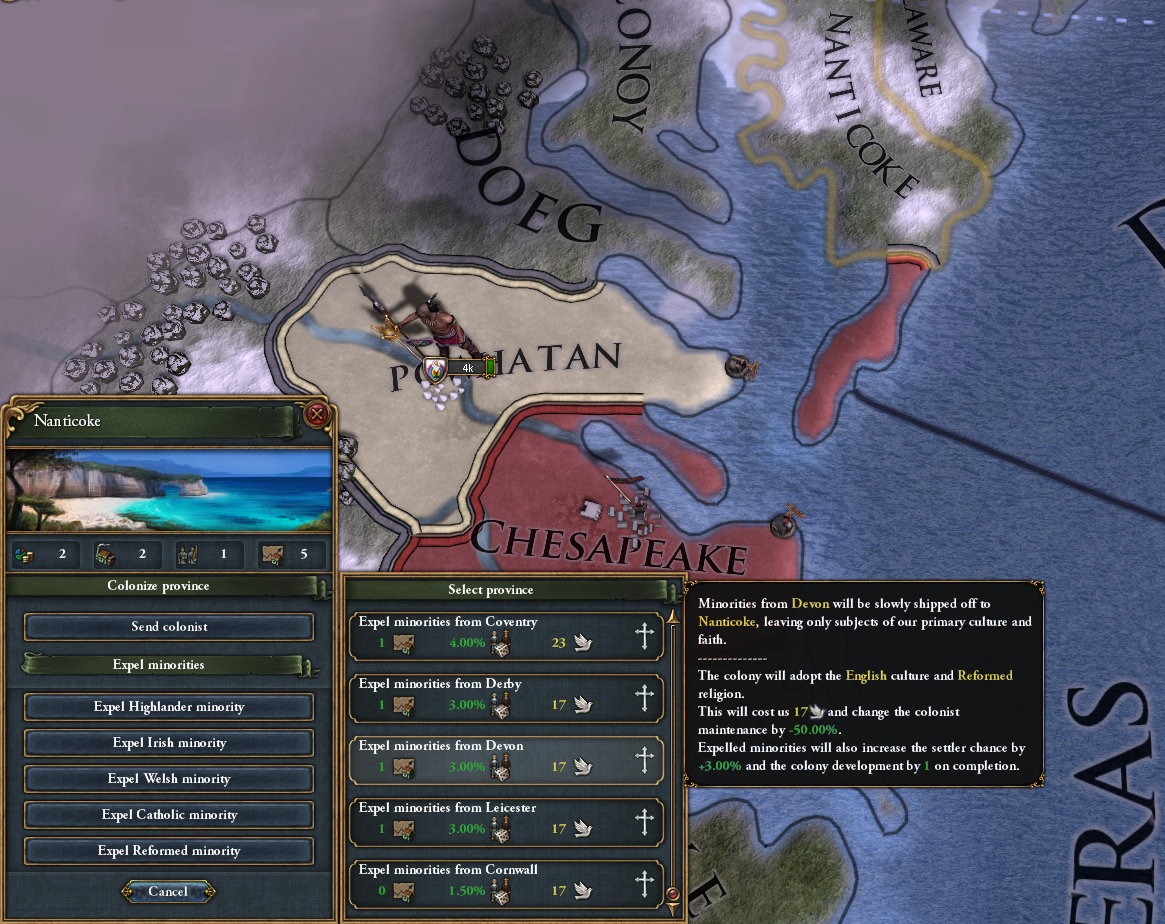Screen dimensions: 1165x924
Task: Click the province list scroll-down arrow
Action: (x=672, y=894)
